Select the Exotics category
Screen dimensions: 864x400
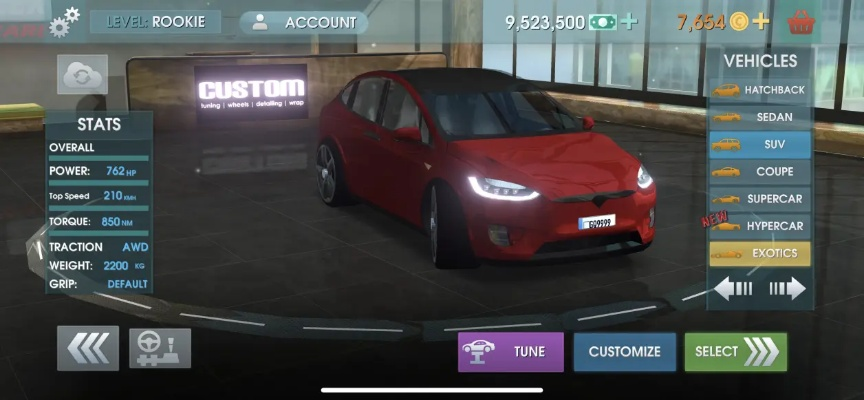click(759, 253)
